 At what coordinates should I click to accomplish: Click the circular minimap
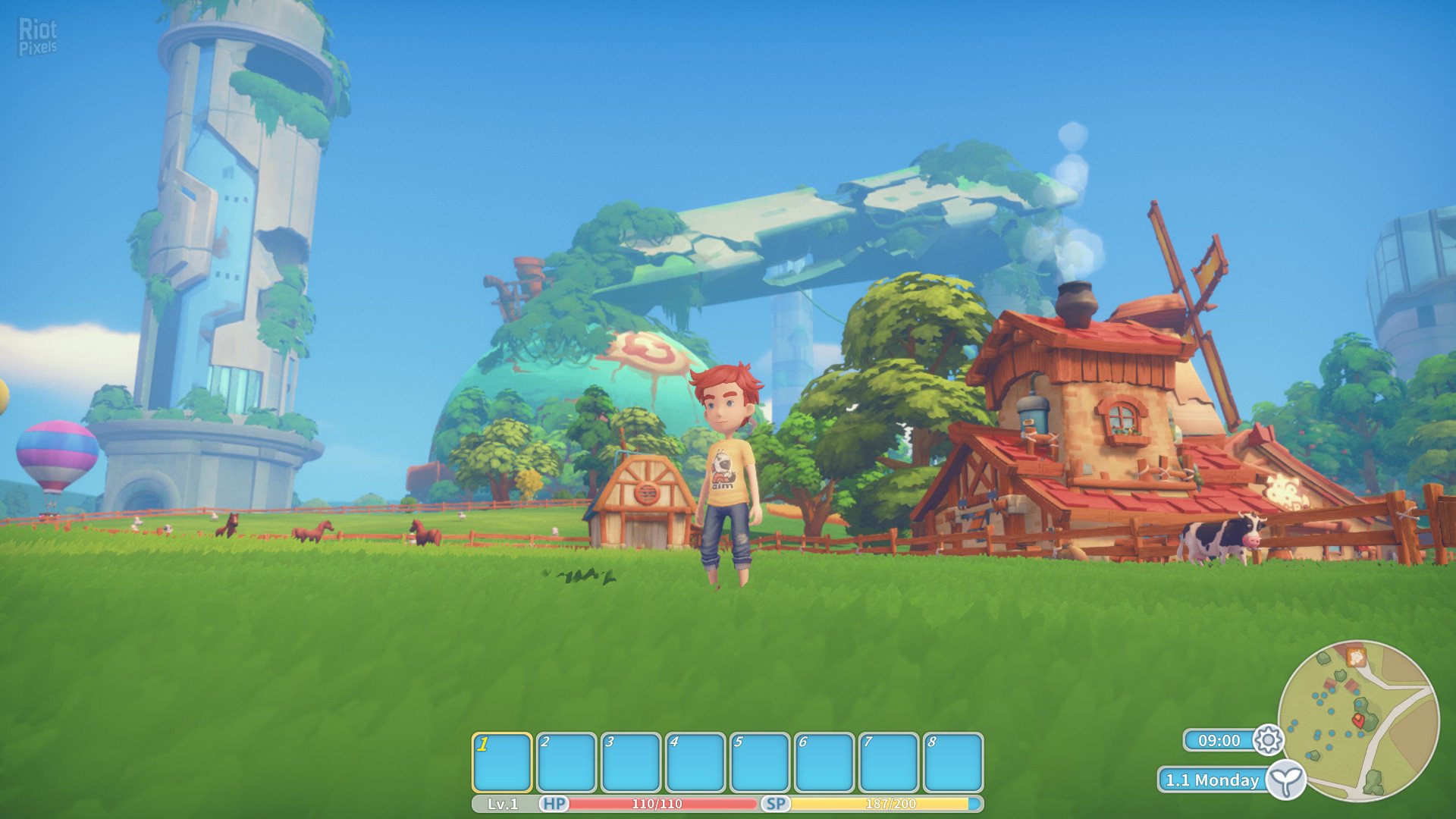[x=1358, y=720]
